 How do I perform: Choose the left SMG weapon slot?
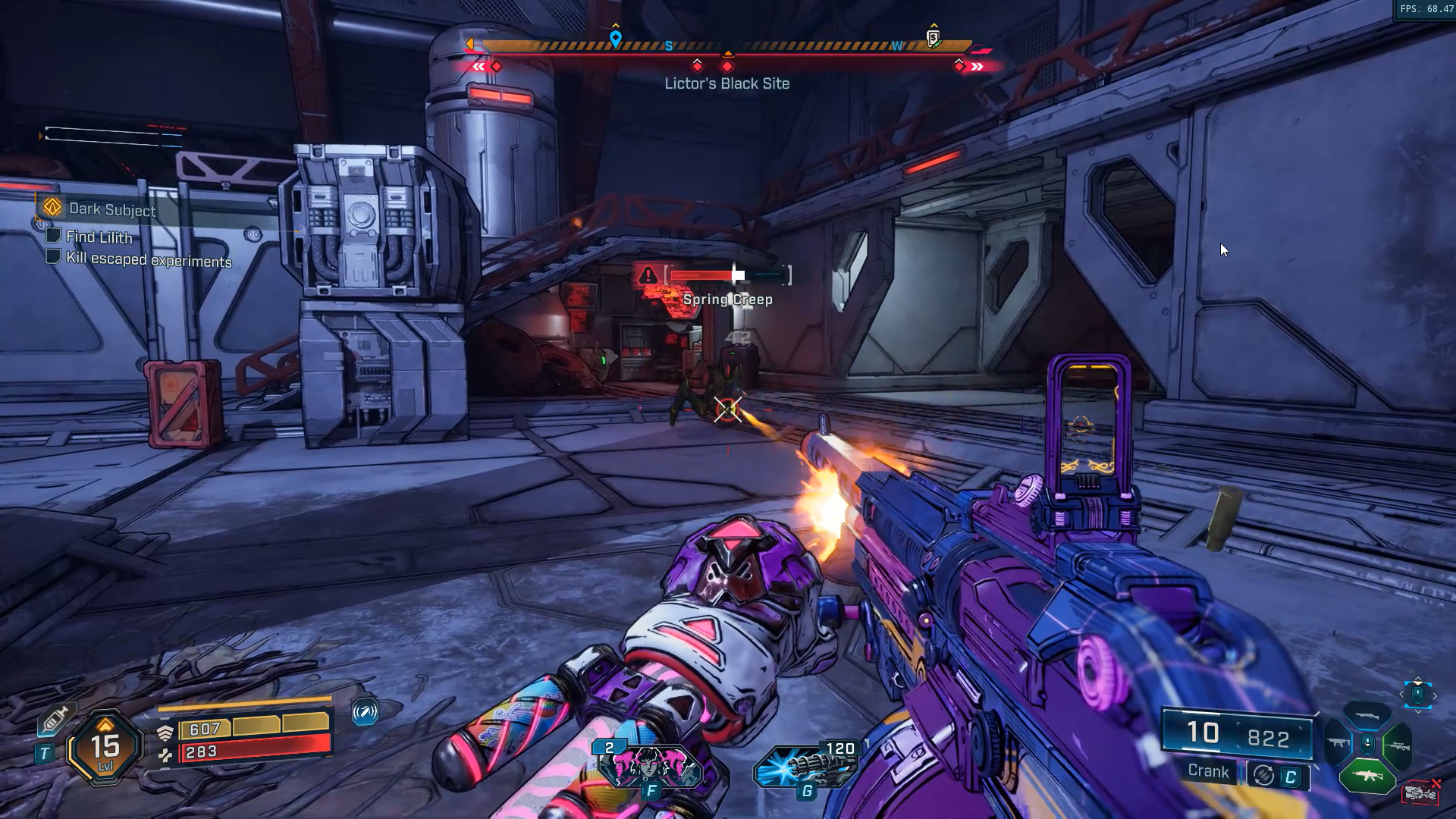(x=1337, y=743)
